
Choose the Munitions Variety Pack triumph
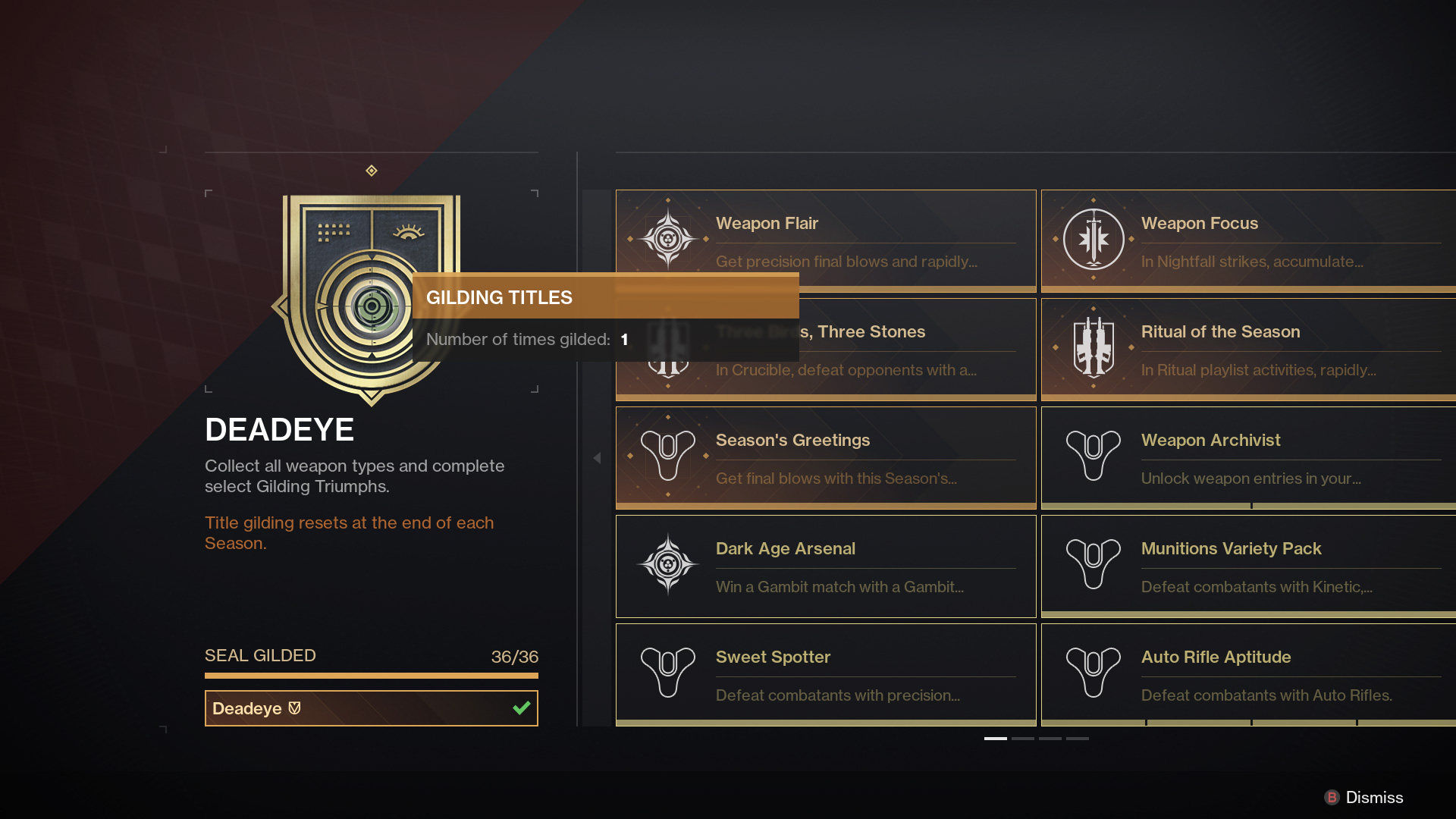(x=1247, y=565)
